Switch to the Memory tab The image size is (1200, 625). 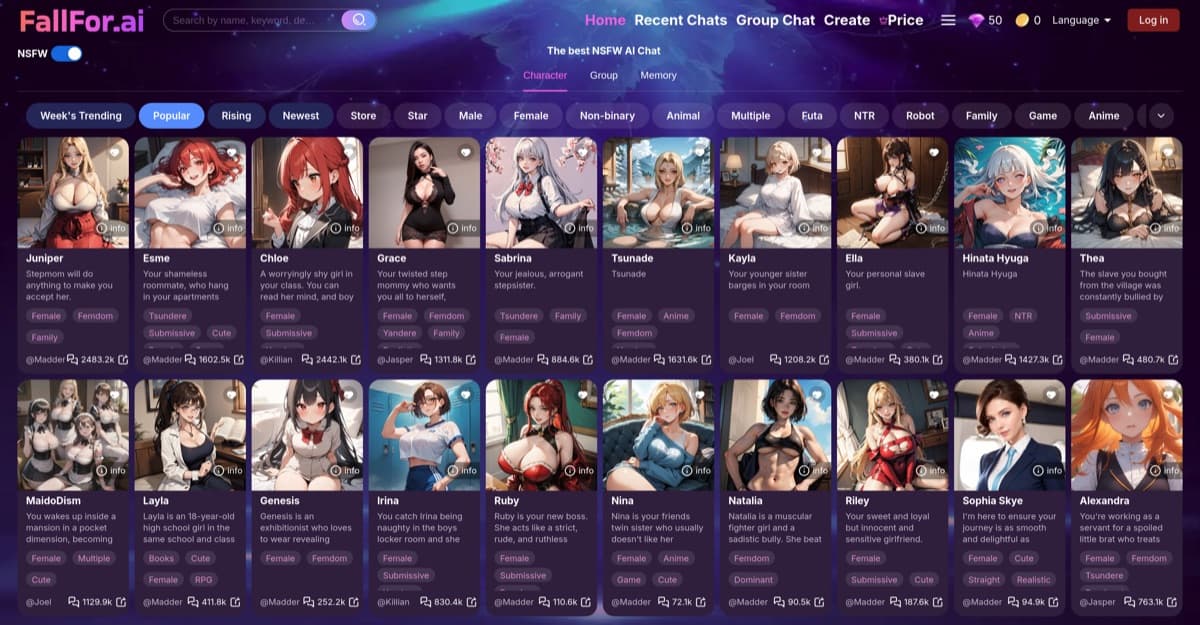pos(658,75)
